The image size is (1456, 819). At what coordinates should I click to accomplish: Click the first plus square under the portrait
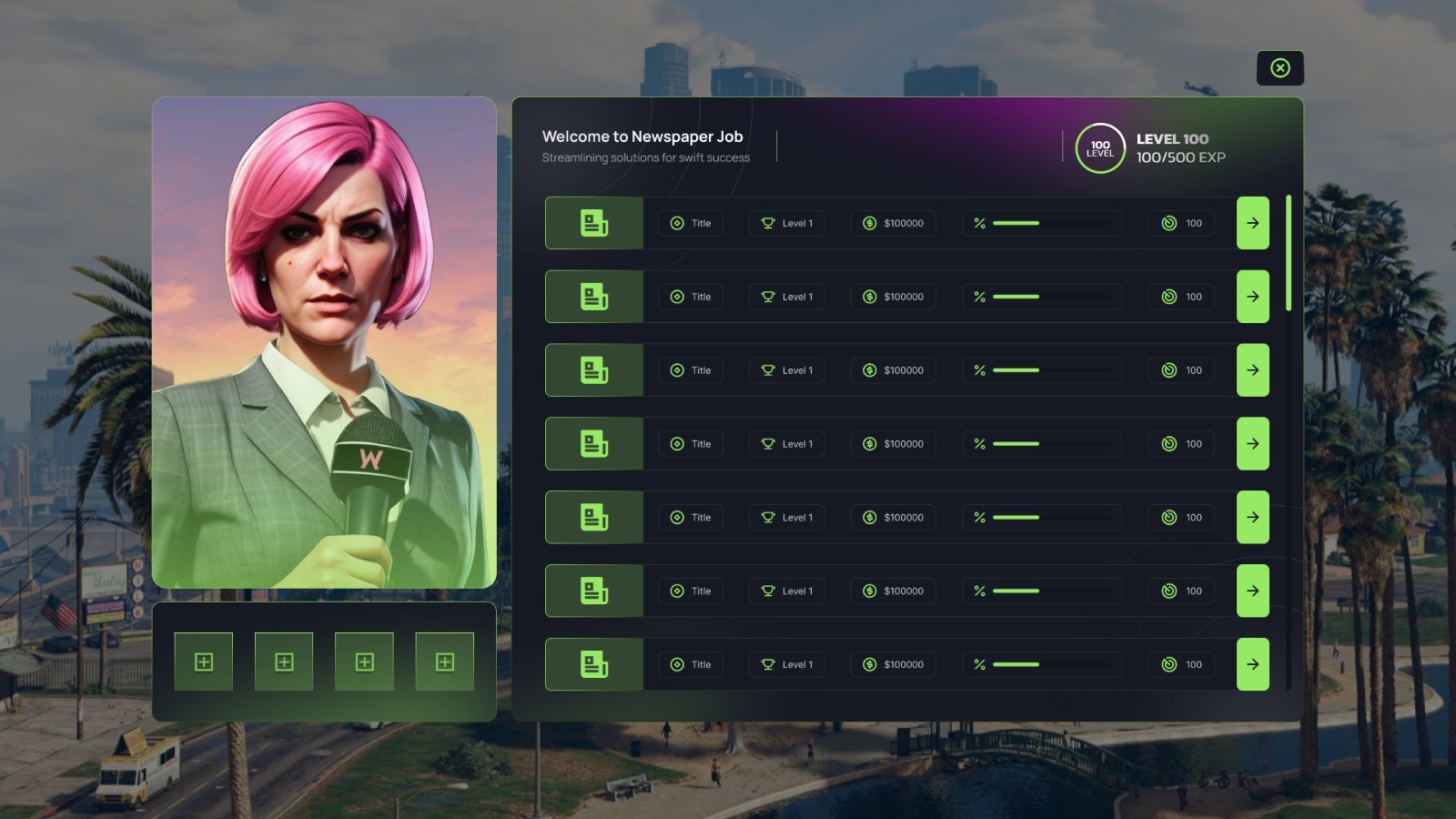[x=204, y=662]
